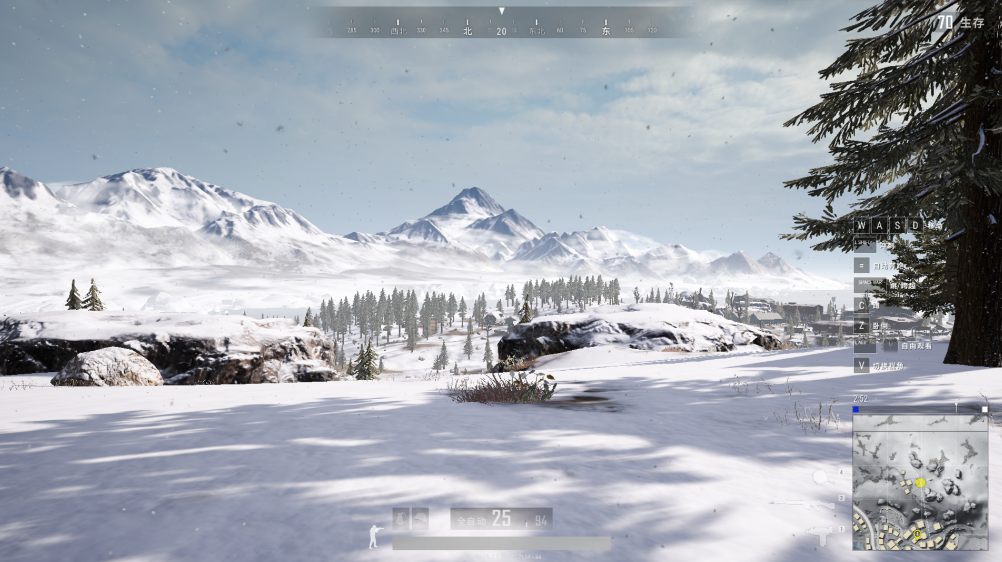Click the yellow player marker on minimap
Image resolution: width=1002 pixels, height=562 pixels.
click(x=920, y=483)
